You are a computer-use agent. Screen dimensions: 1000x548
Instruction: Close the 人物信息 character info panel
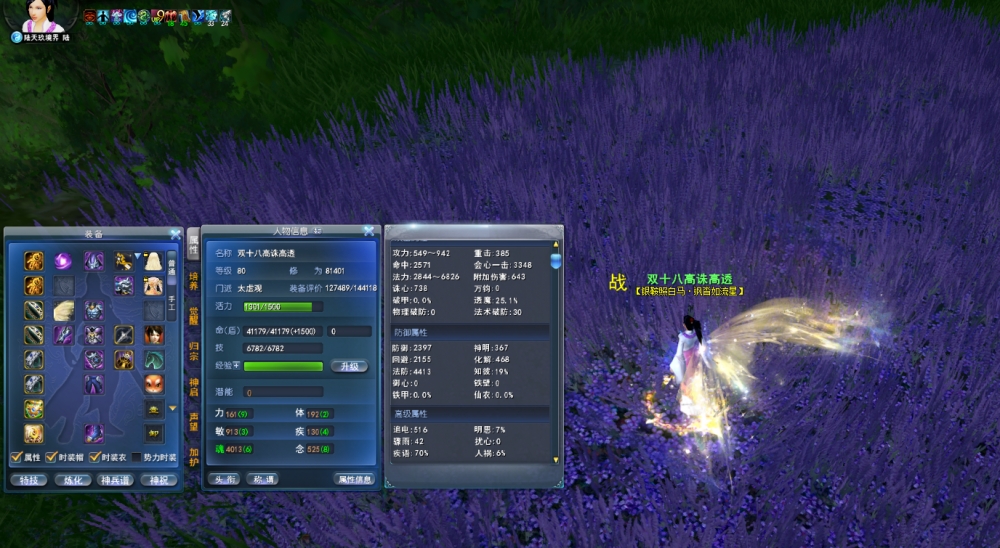[369, 231]
